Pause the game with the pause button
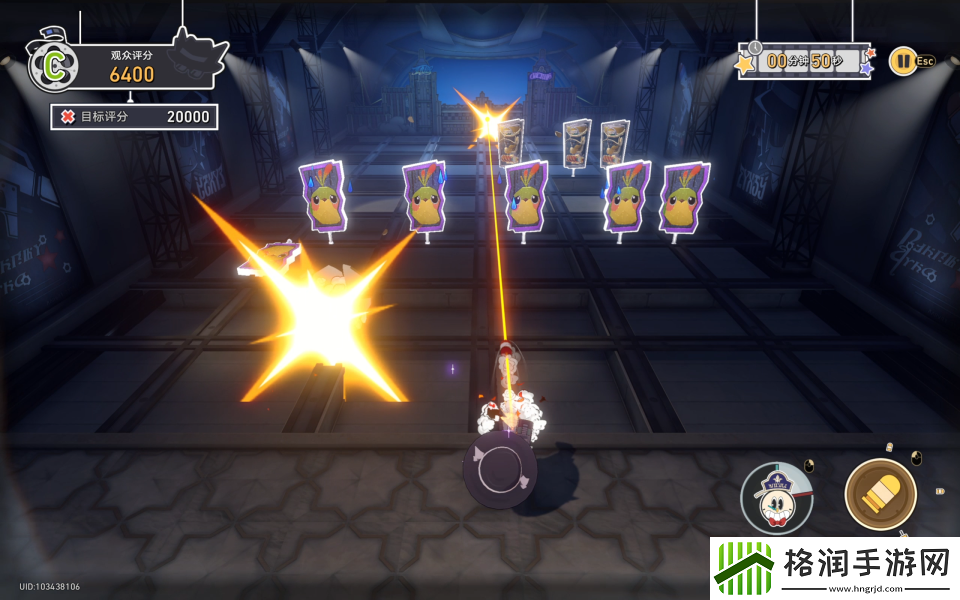960x600 pixels. [902, 61]
